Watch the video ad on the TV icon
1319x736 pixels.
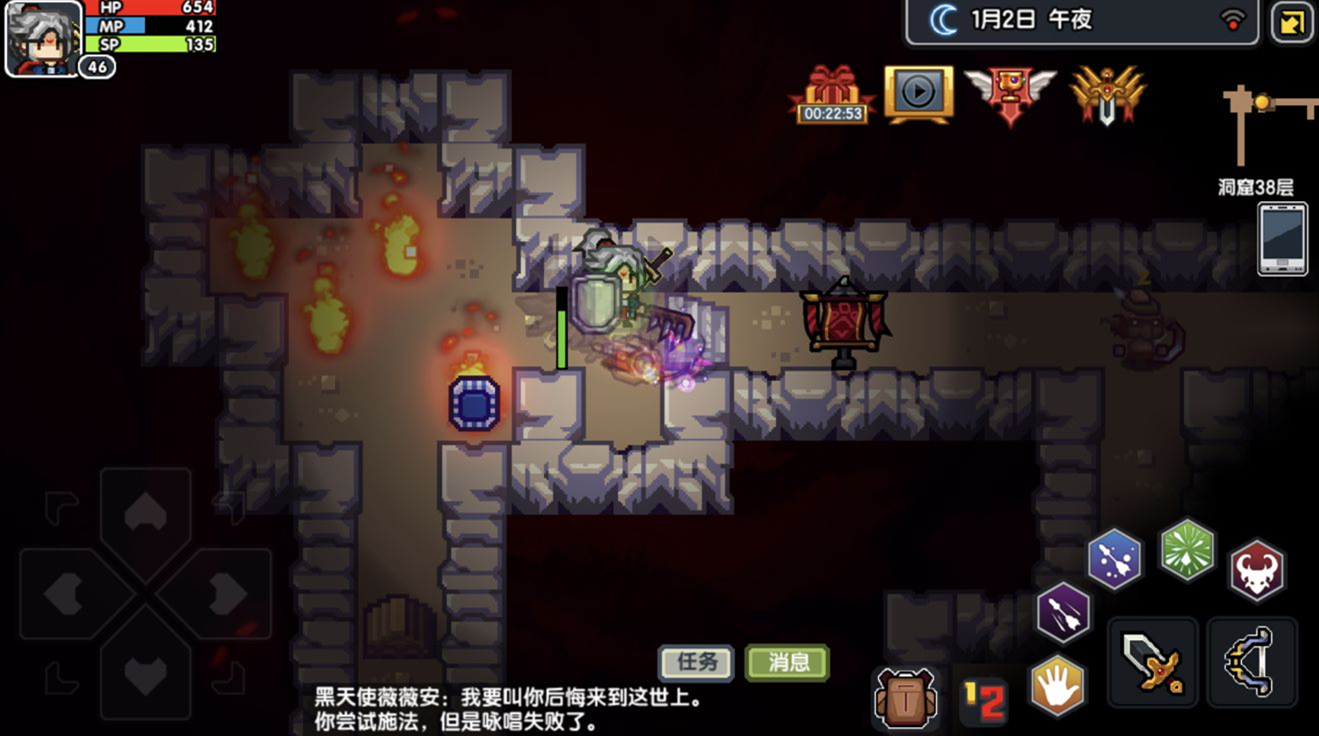pyautogui.click(x=918, y=93)
